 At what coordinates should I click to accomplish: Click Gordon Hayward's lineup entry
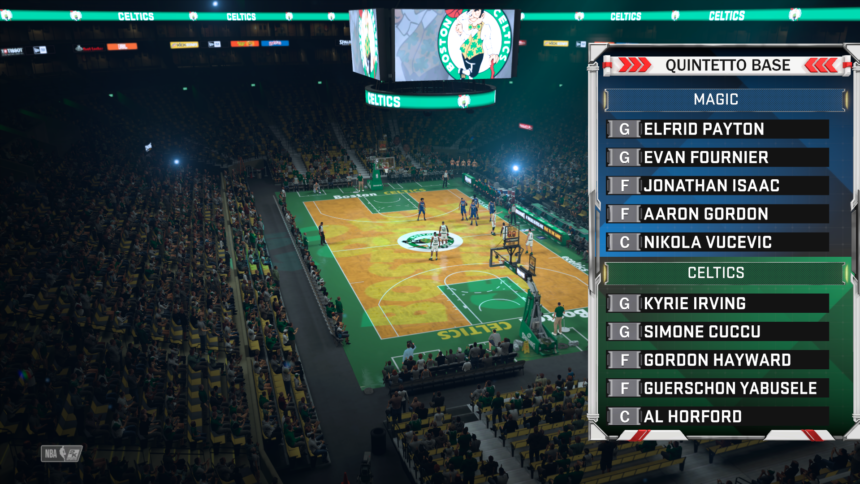(x=718, y=360)
